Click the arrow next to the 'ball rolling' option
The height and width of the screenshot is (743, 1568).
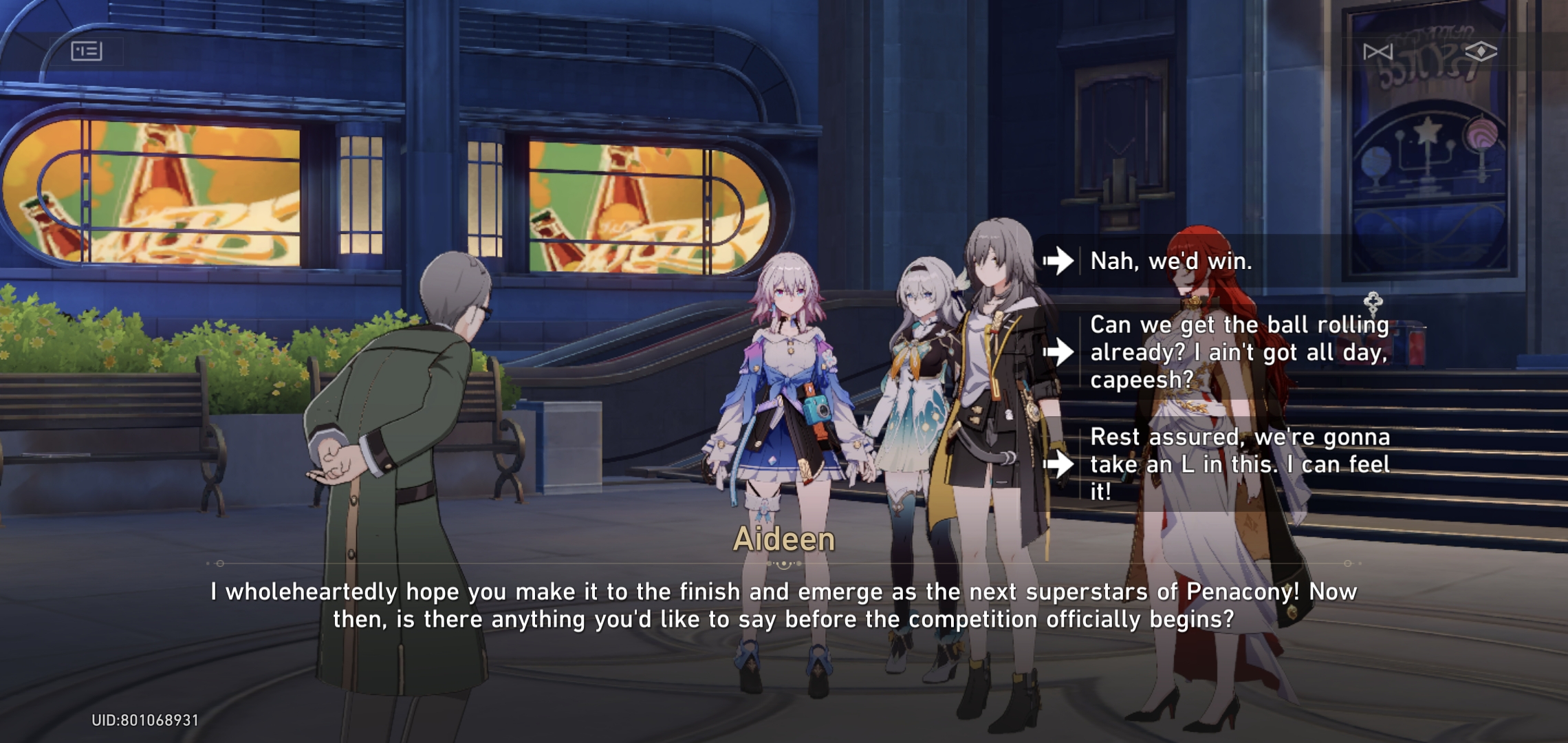(1057, 352)
